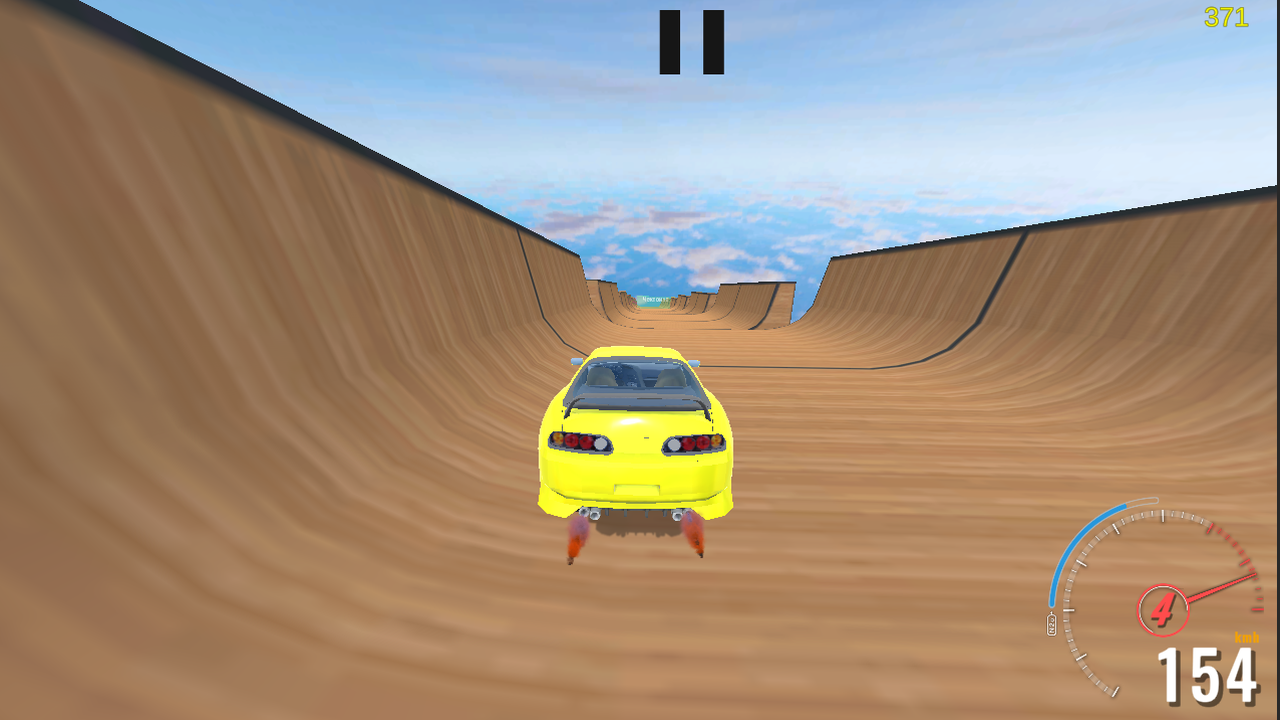Click the center of the speedometer dial
Screen dimensions: 1280x720
(1163, 608)
